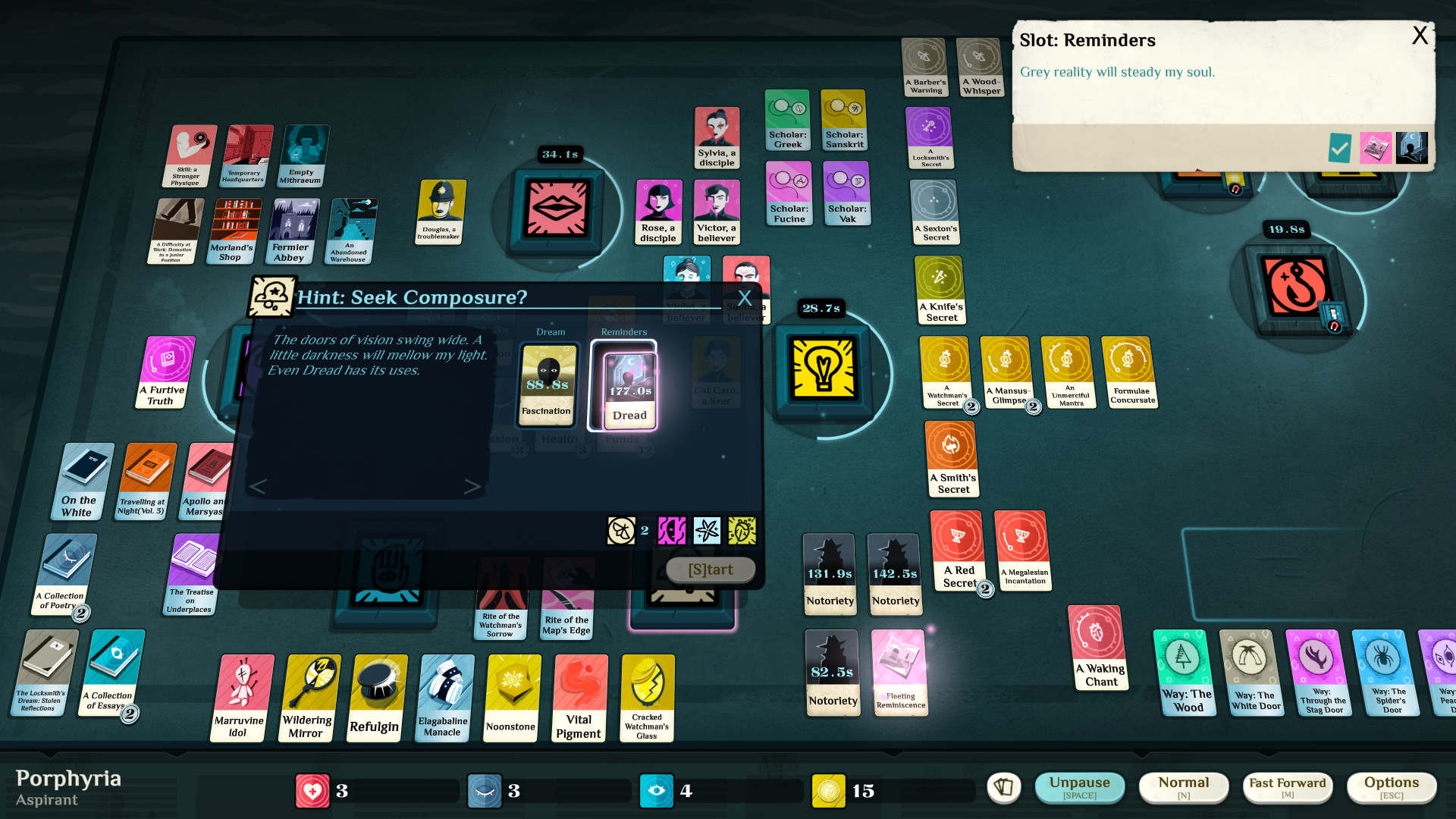Select the Fascination card in the Dream slot

548,385
